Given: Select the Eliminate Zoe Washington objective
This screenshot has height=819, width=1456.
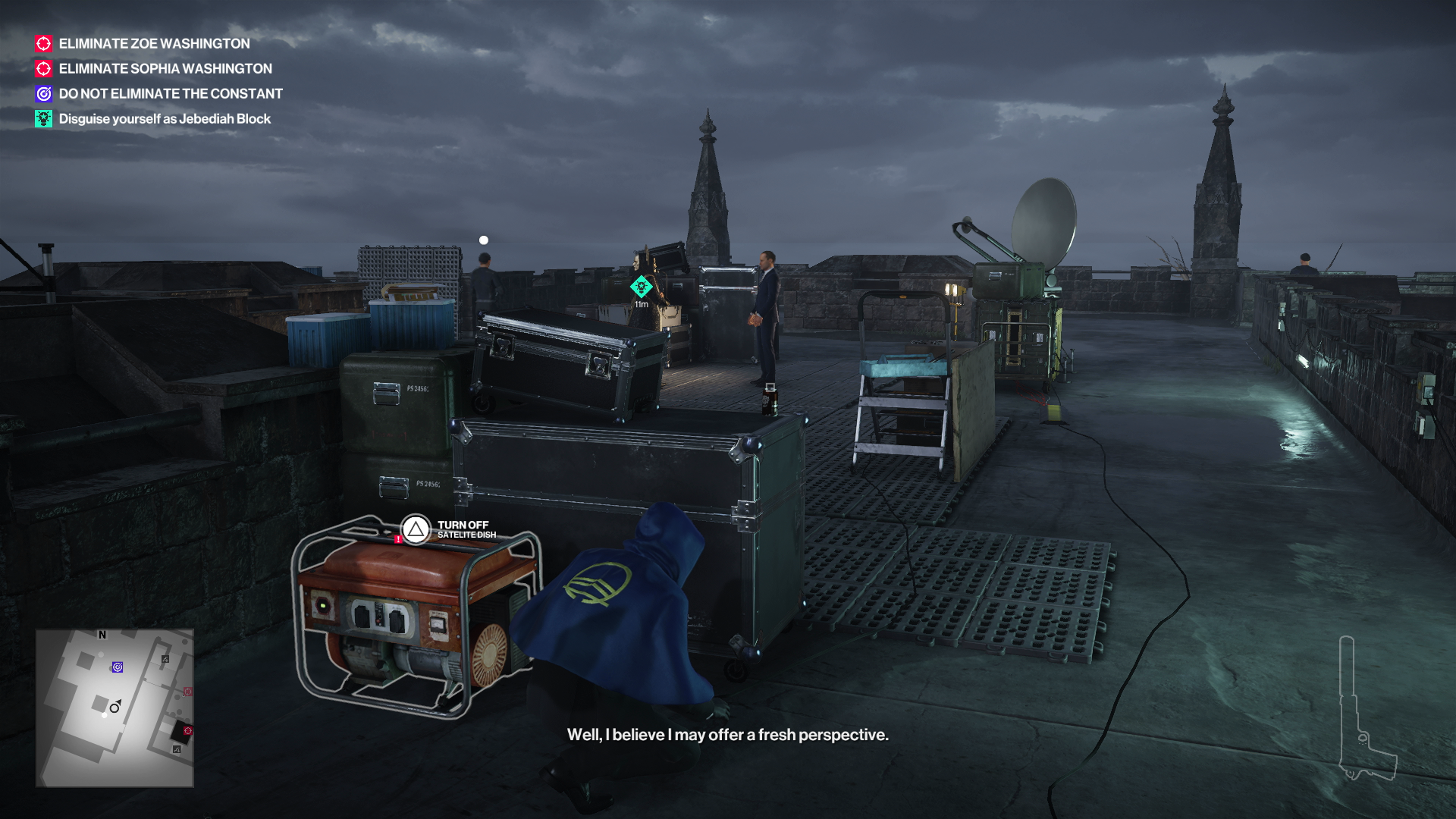Looking at the screenshot, I should pyautogui.click(x=154, y=44).
